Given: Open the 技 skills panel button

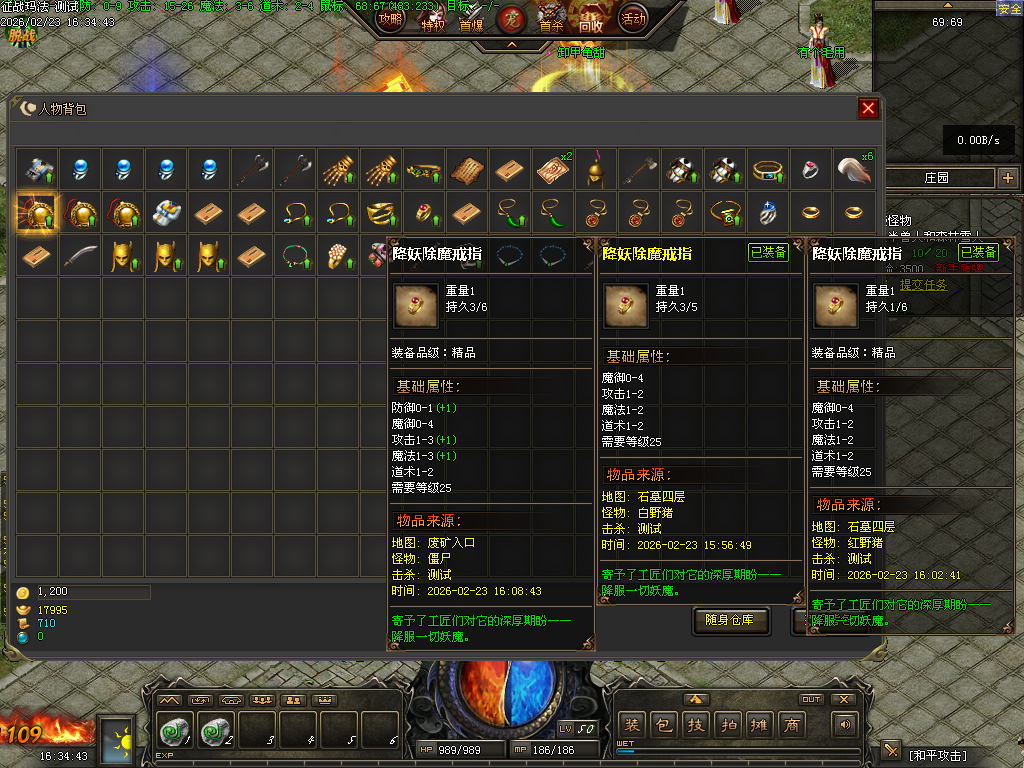Looking at the screenshot, I should pos(696,724).
